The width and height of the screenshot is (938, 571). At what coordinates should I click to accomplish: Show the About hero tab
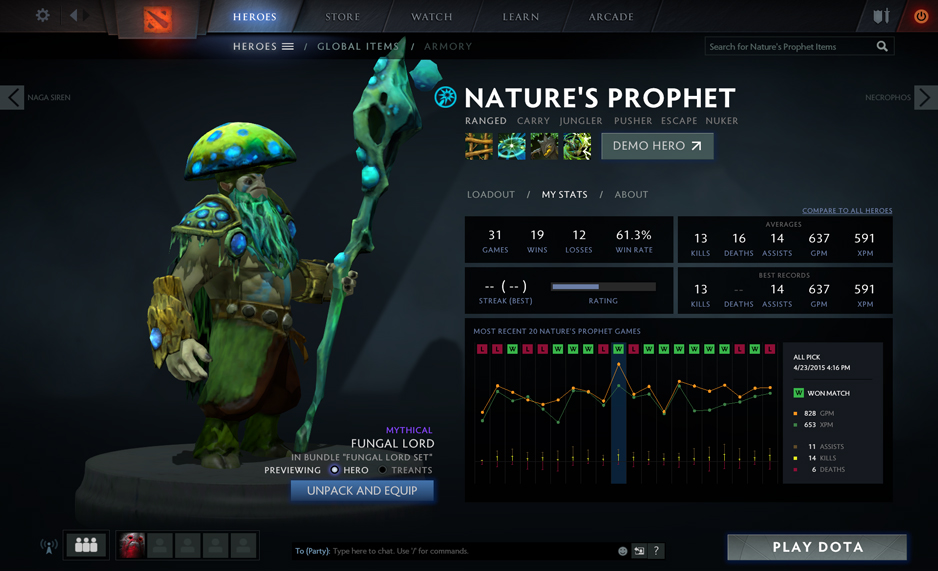(x=631, y=194)
